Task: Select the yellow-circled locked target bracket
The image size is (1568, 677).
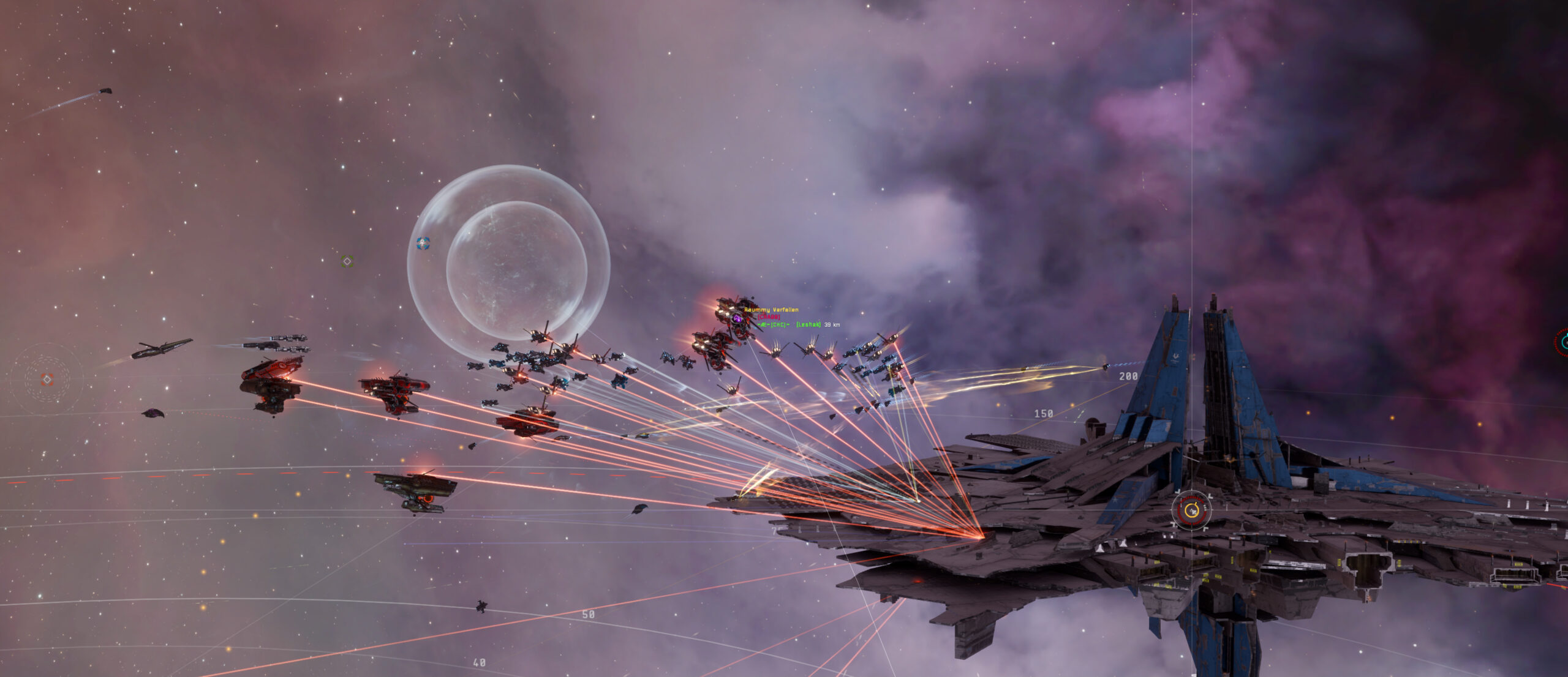Action: [x=1191, y=510]
